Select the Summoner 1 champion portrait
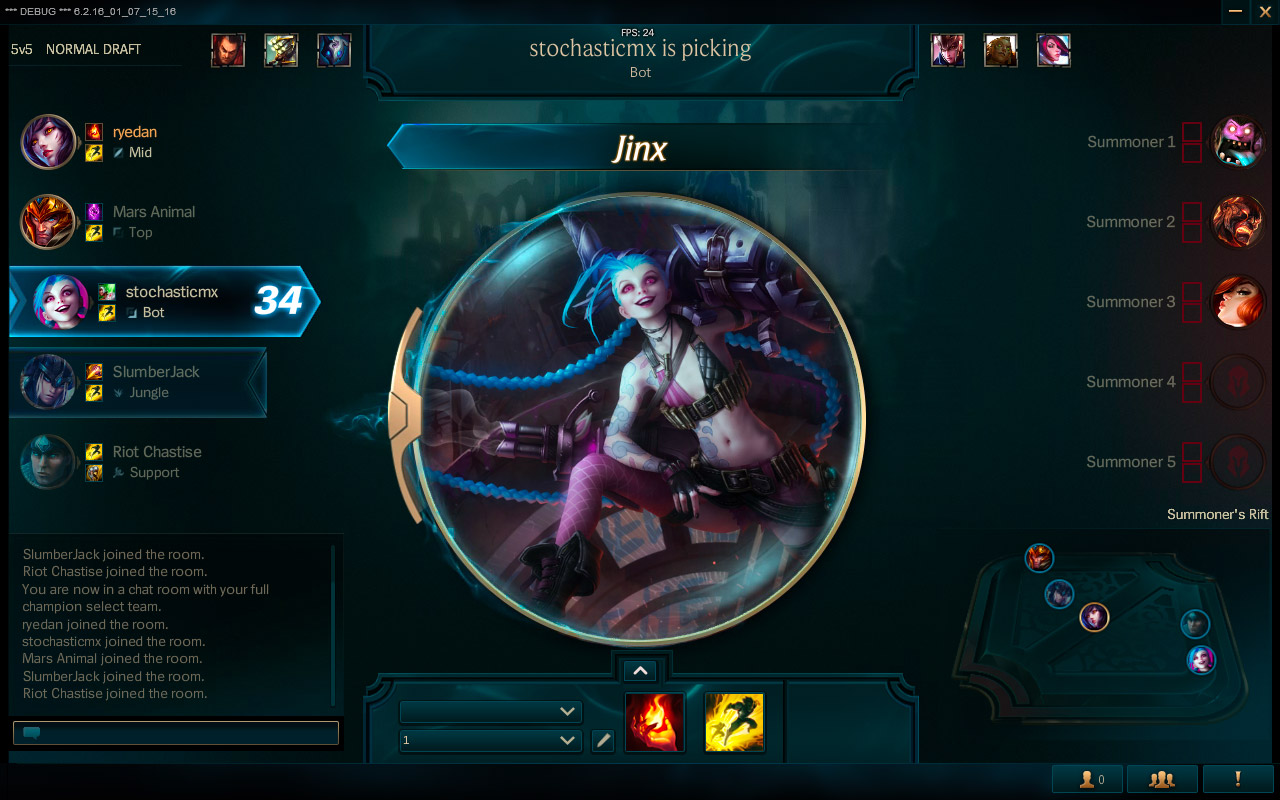The image size is (1280, 800). coord(1238,142)
